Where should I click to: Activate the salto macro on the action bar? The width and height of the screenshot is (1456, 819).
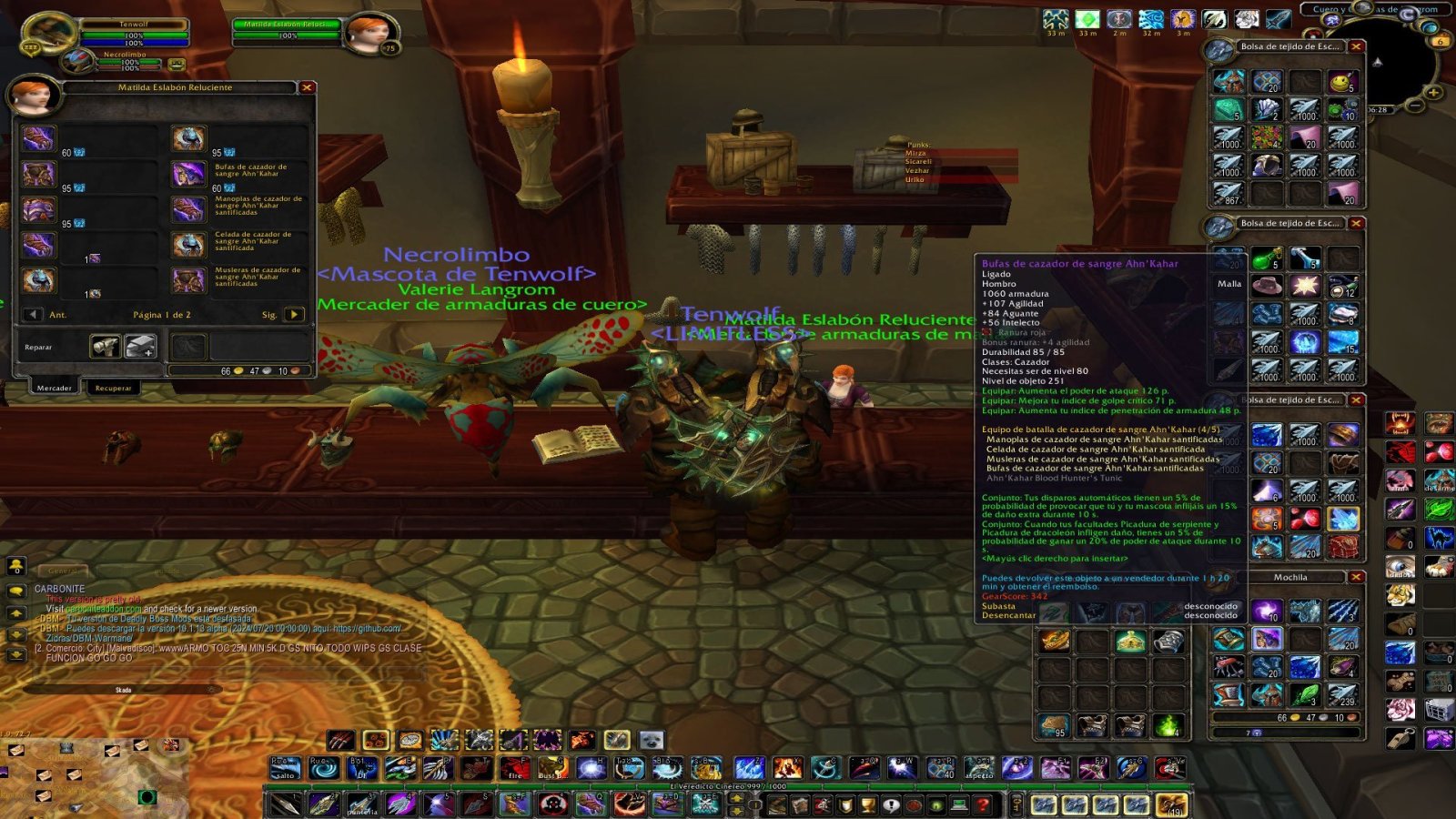(283, 769)
